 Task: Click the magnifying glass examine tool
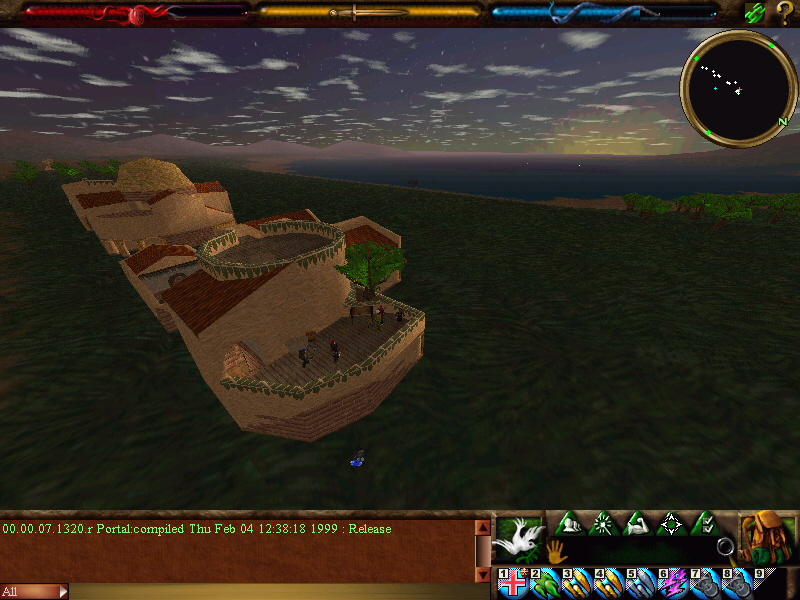click(x=725, y=548)
